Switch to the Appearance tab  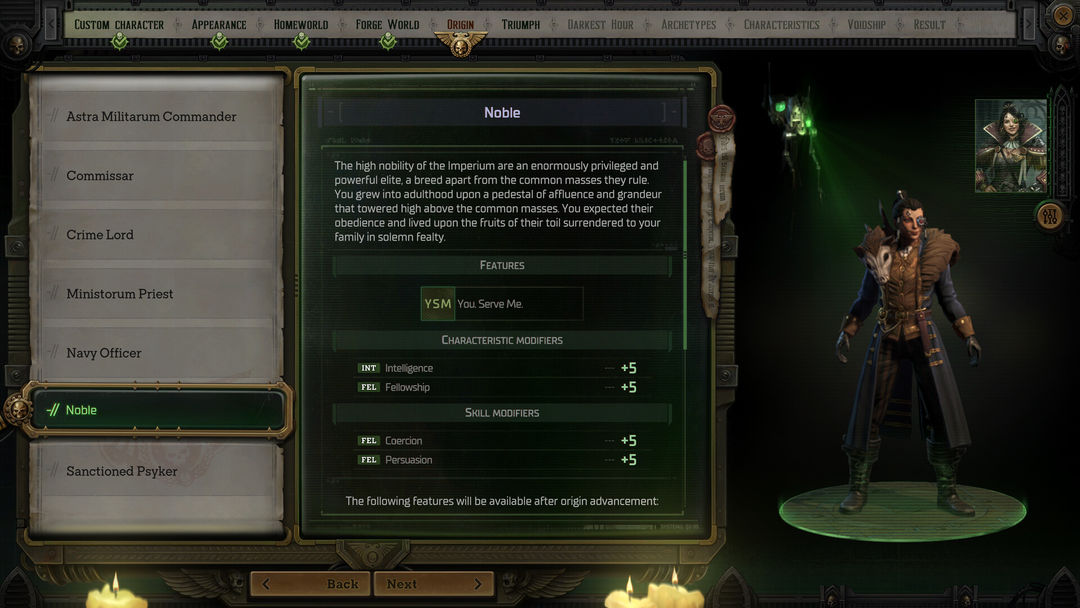pos(218,24)
